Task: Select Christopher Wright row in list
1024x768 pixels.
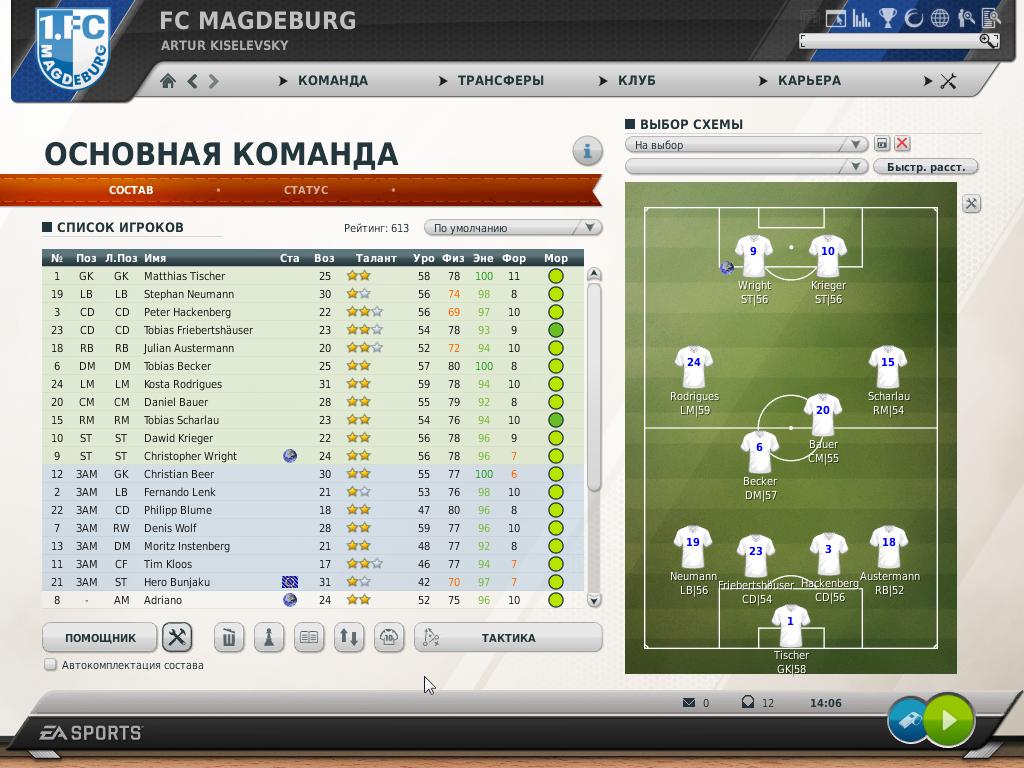Action: (x=190, y=456)
